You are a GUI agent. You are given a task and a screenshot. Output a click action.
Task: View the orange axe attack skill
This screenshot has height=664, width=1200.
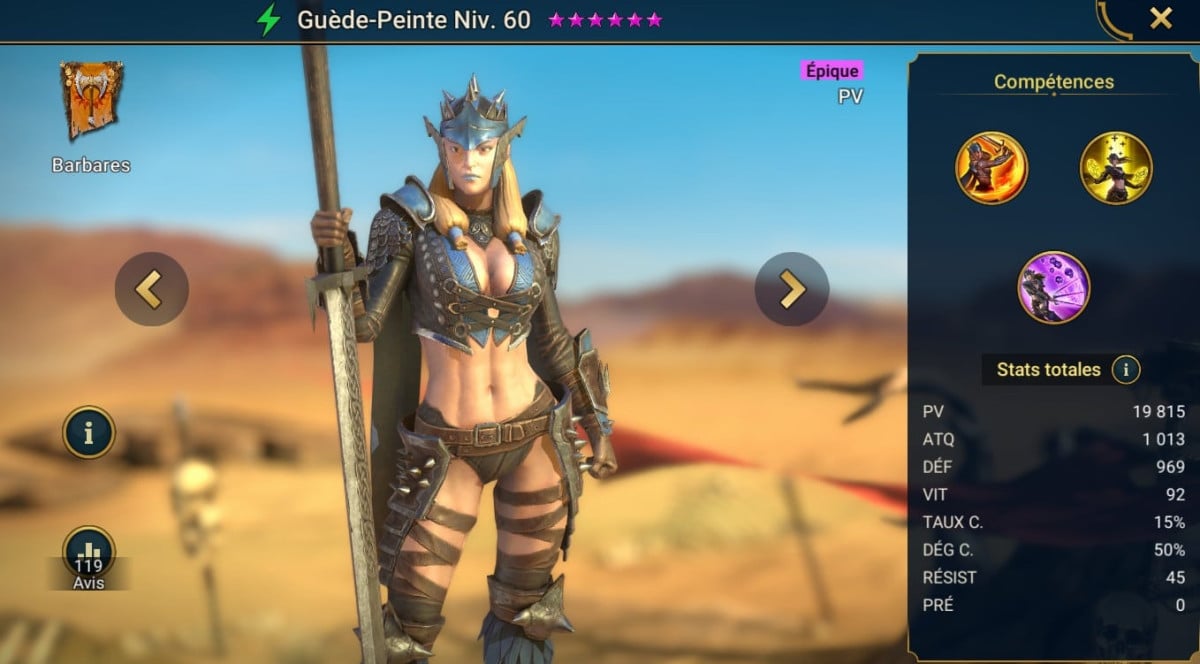pyautogui.click(x=991, y=168)
